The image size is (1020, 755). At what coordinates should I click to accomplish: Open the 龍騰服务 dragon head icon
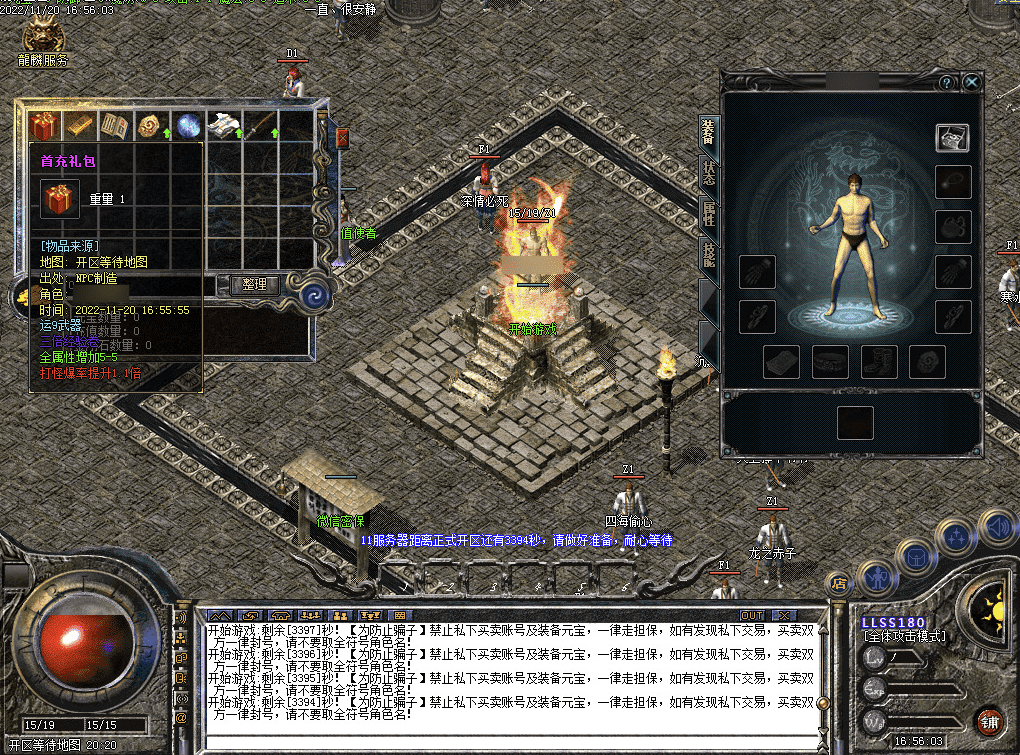click(x=43, y=37)
